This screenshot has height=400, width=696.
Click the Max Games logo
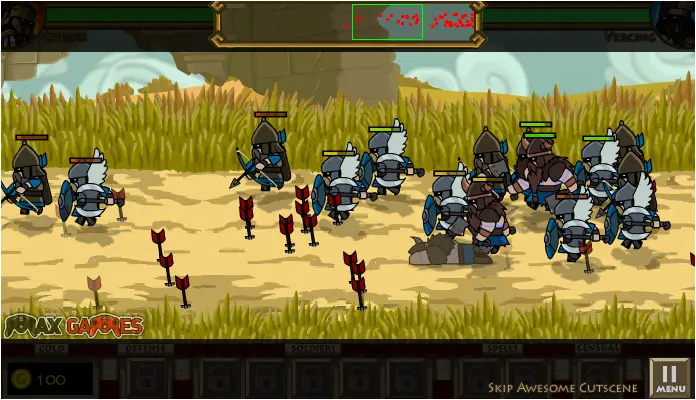[x=73, y=326]
